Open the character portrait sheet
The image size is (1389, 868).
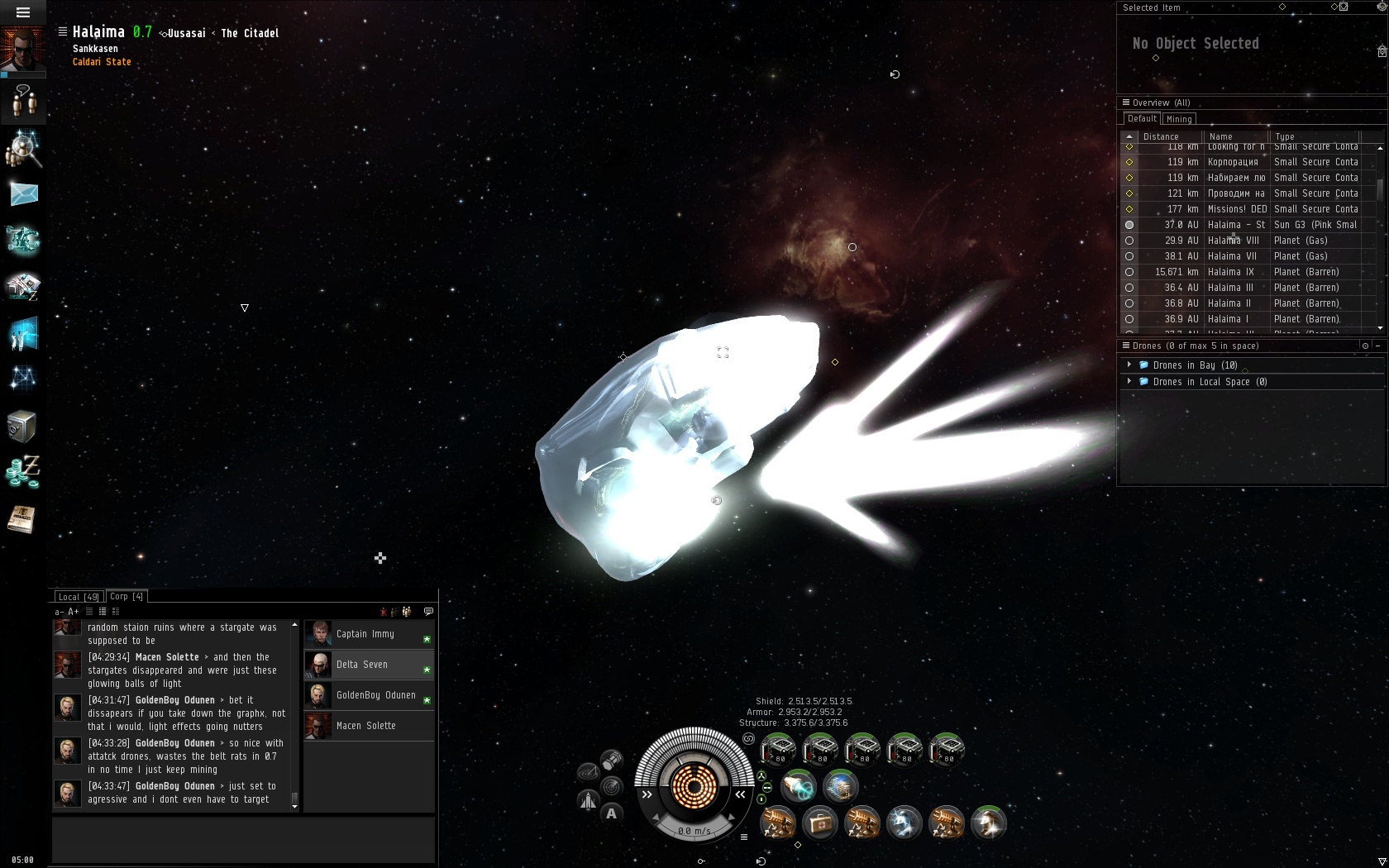(23, 50)
